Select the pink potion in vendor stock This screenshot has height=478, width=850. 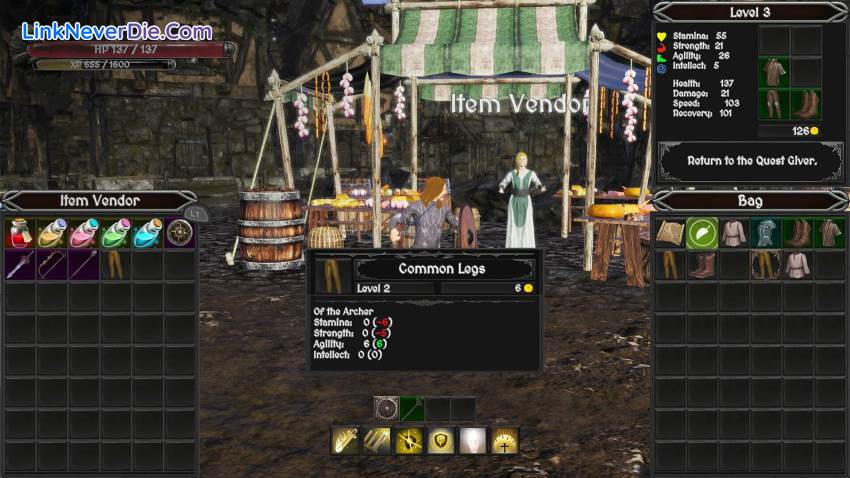84,233
